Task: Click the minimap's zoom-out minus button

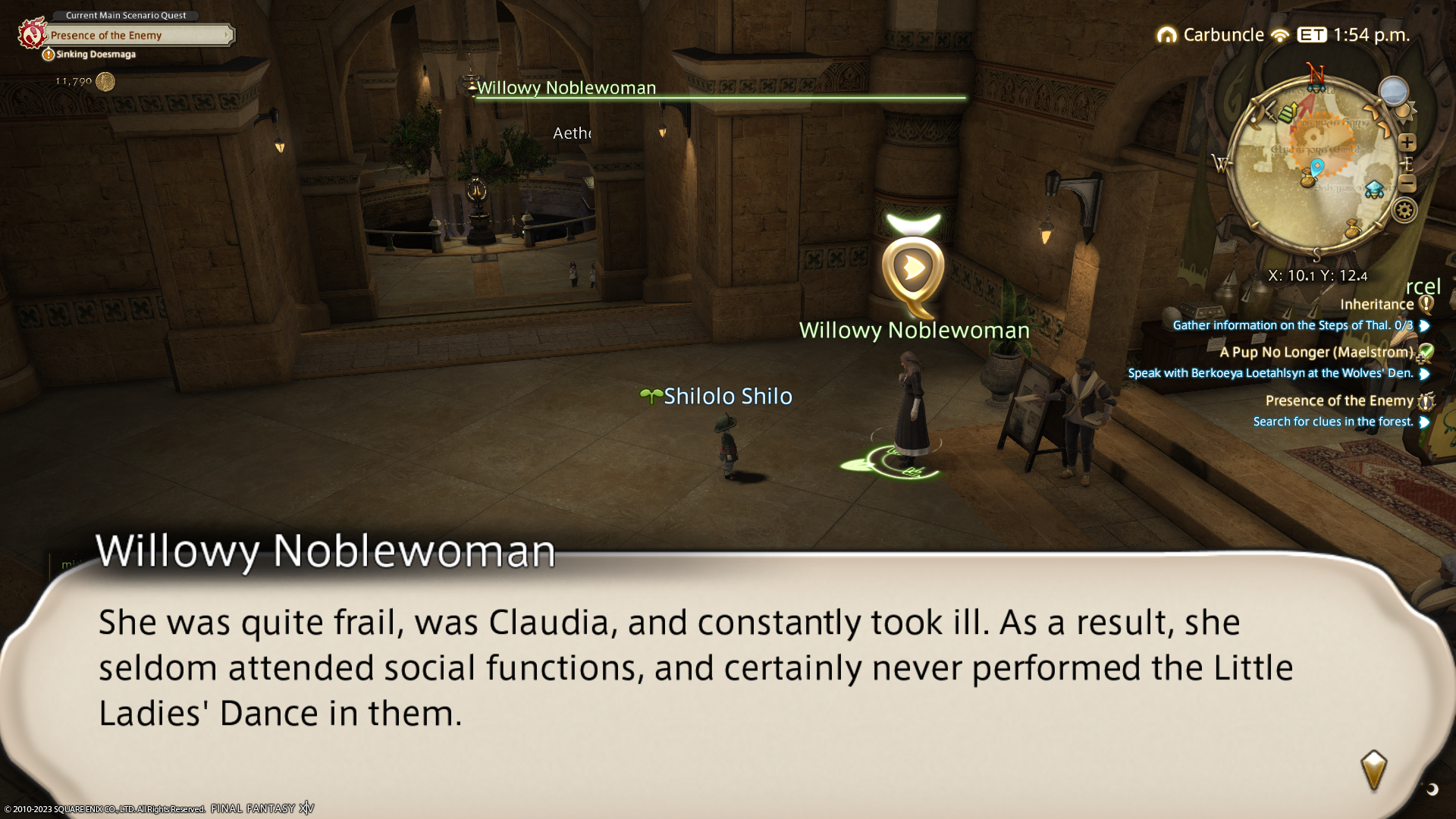Action: coord(1407,184)
